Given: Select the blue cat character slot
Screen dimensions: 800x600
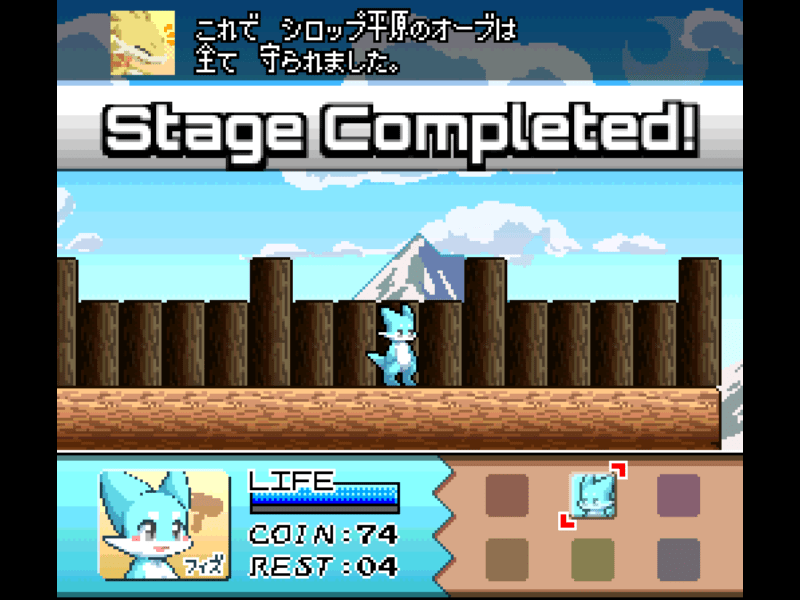Looking at the screenshot, I should (x=592, y=494).
